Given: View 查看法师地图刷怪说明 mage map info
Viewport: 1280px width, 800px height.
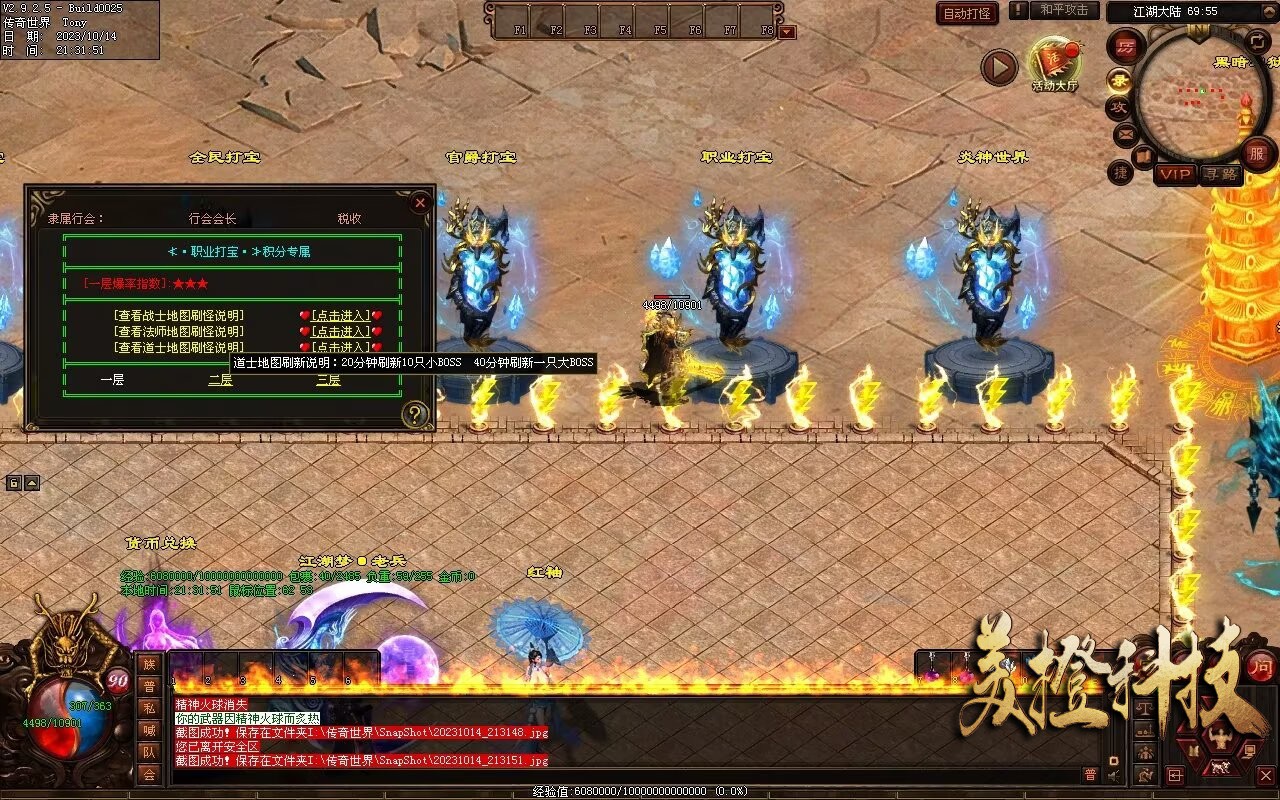Looking at the screenshot, I should tap(180, 332).
